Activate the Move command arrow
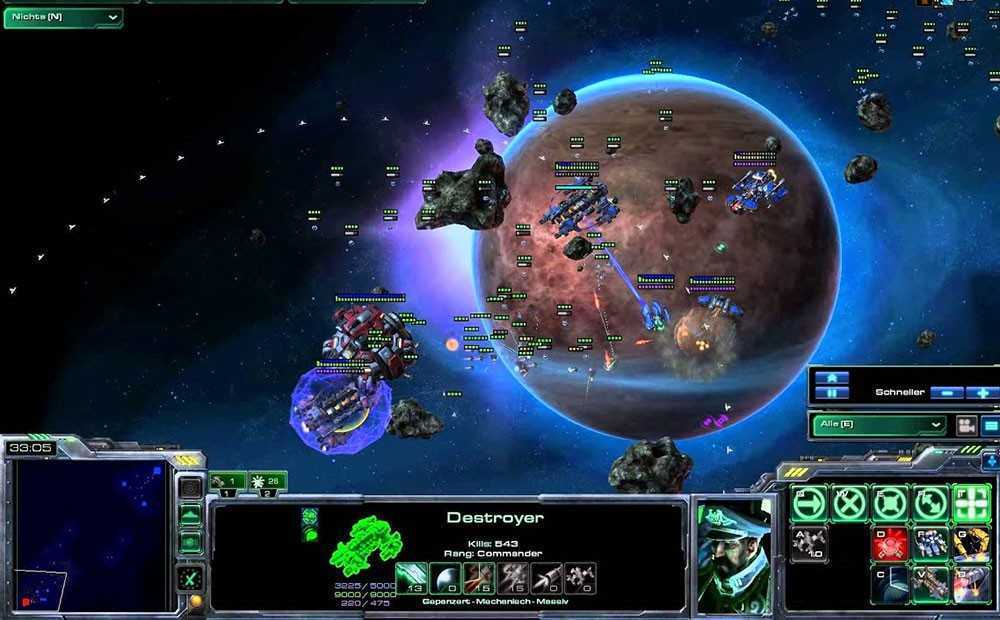This screenshot has height=620, width=1000. (x=808, y=504)
